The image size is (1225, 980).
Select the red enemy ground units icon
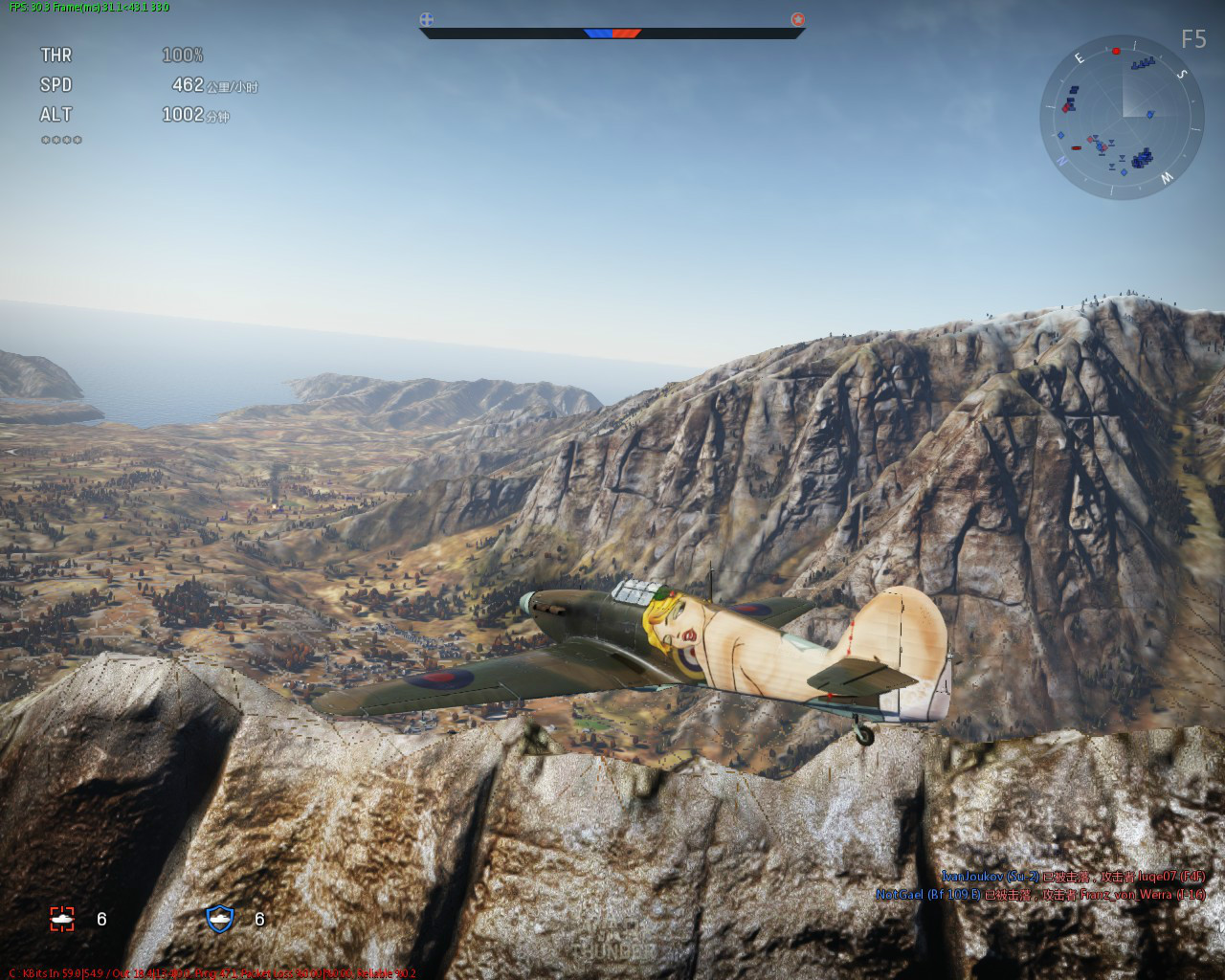(62, 919)
